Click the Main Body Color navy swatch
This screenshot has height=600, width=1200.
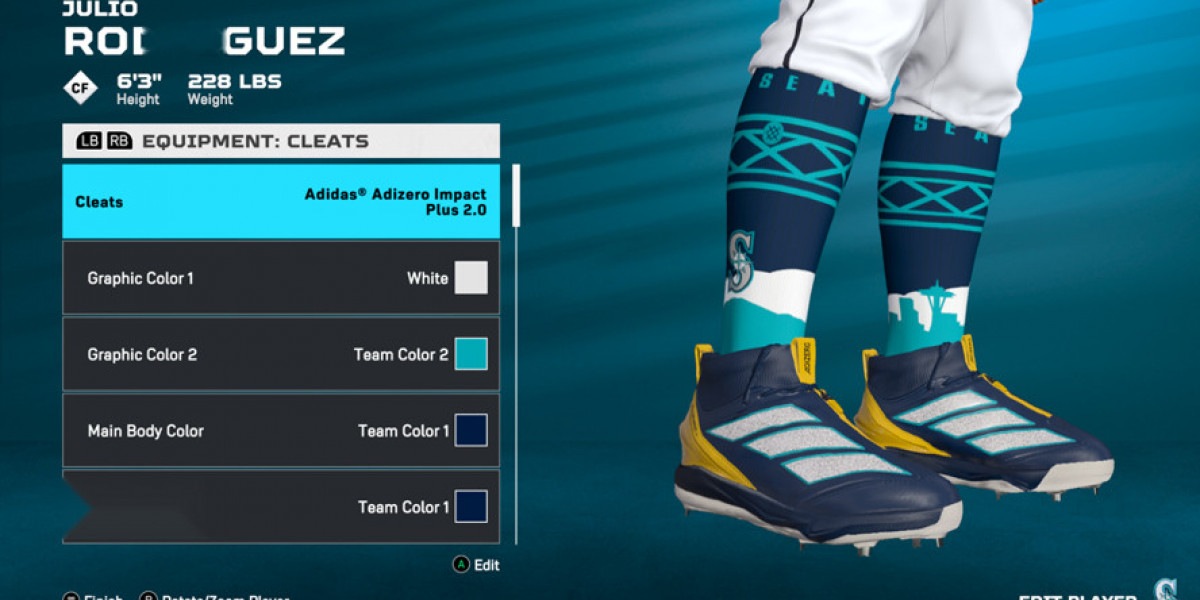pyautogui.click(x=471, y=431)
